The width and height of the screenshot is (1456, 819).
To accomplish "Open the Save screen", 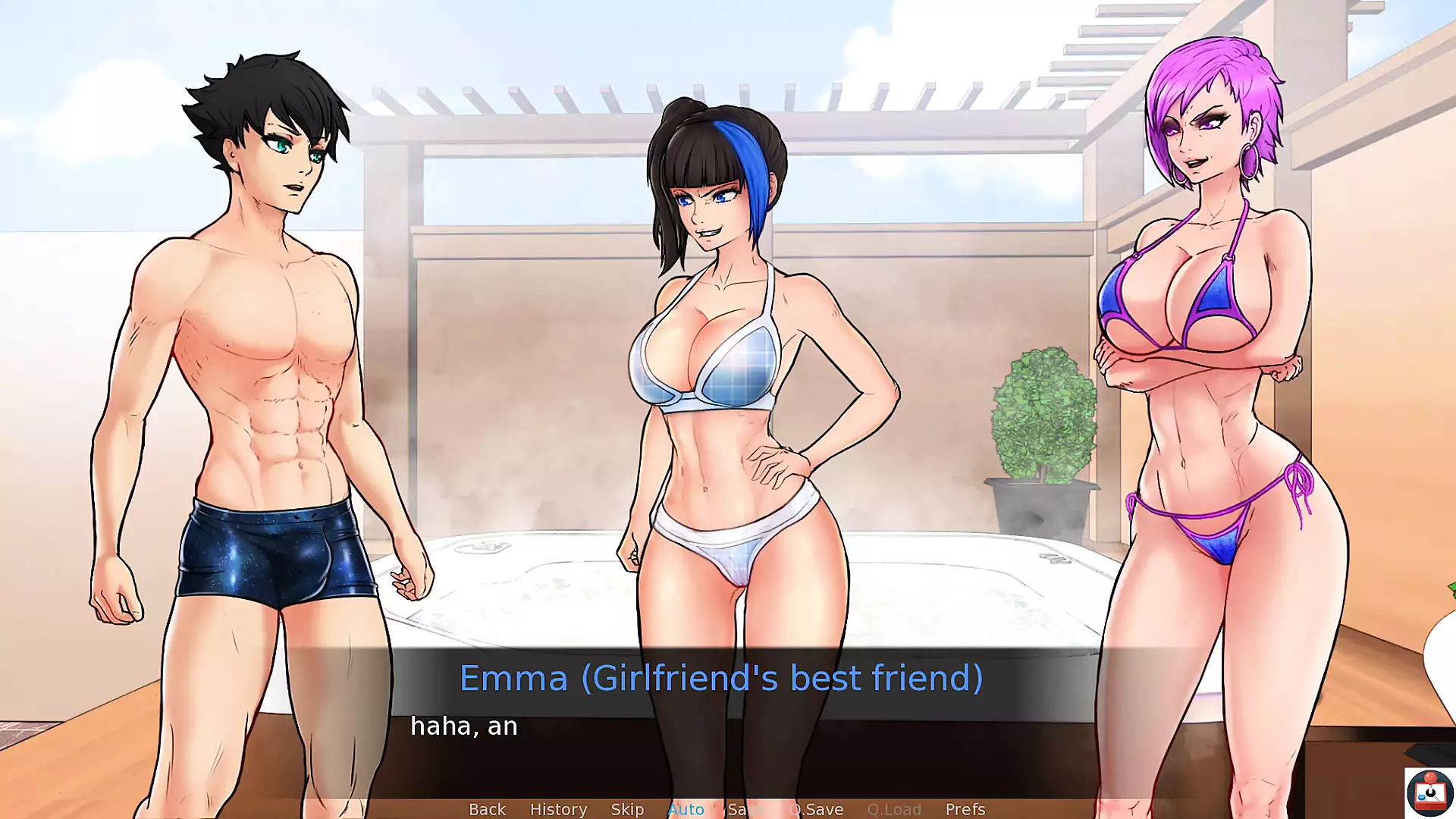I will click(x=746, y=809).
